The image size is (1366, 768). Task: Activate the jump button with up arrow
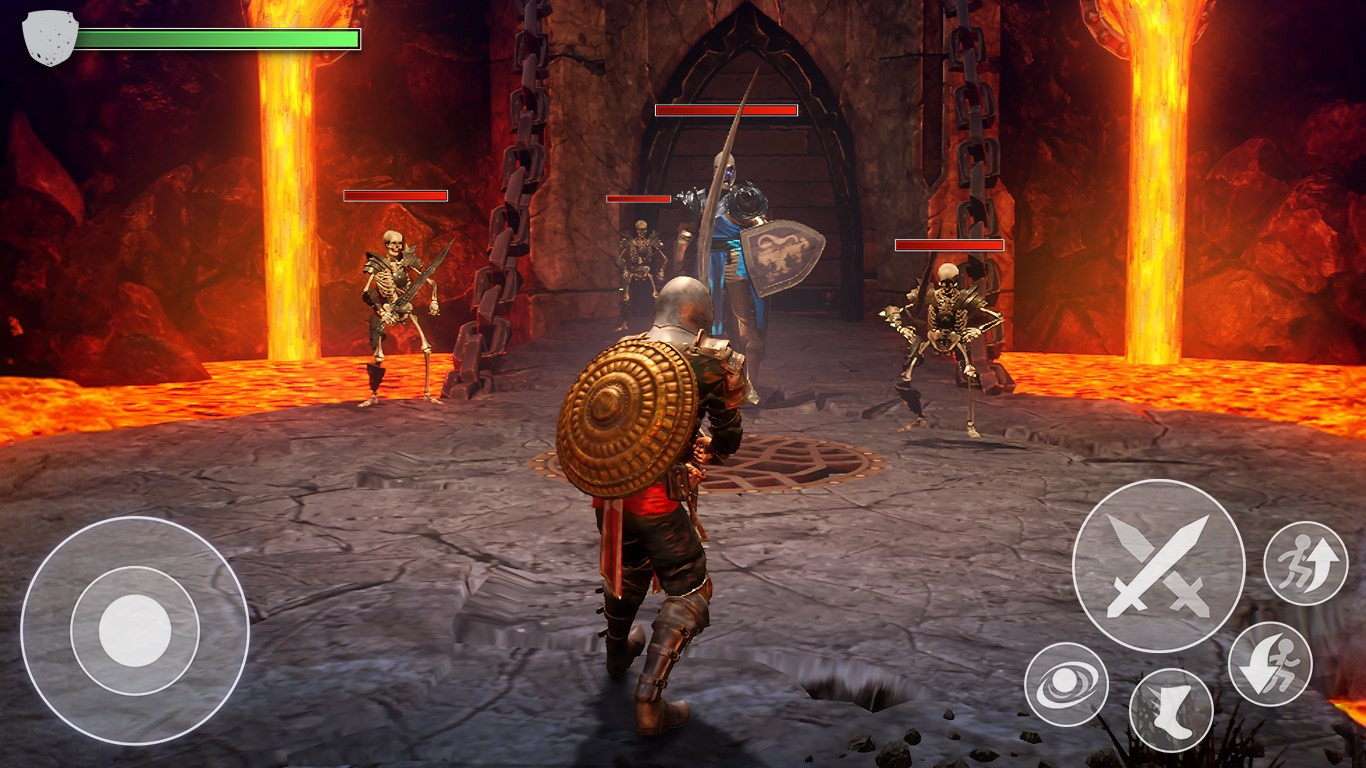pyautogui.click(x=1305, y=563)
